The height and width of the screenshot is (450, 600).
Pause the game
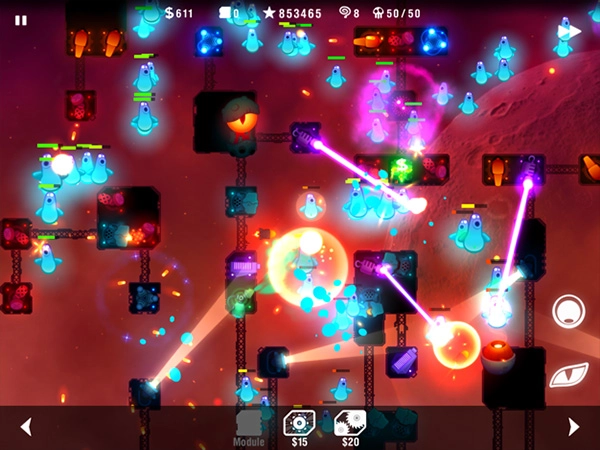tap(21, 20)
